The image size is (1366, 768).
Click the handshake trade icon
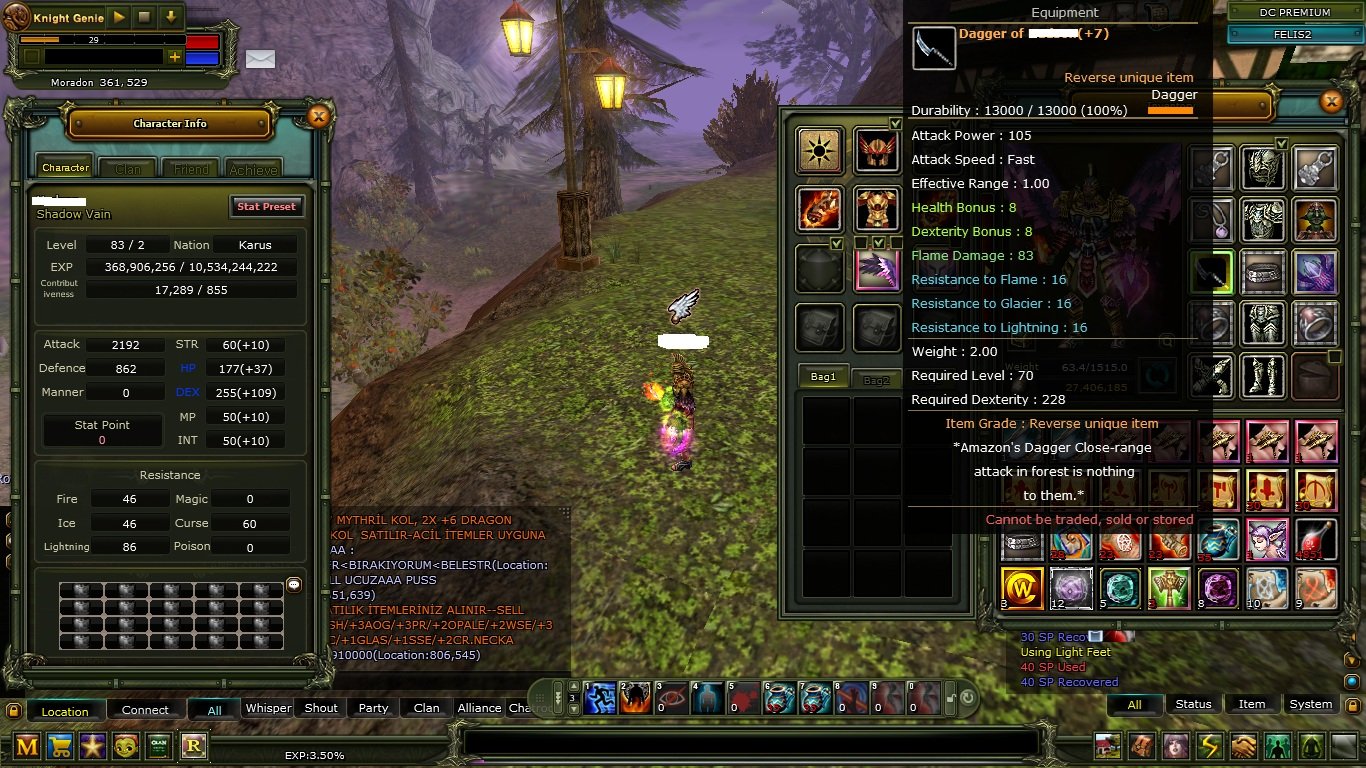tap(1243, 745)
